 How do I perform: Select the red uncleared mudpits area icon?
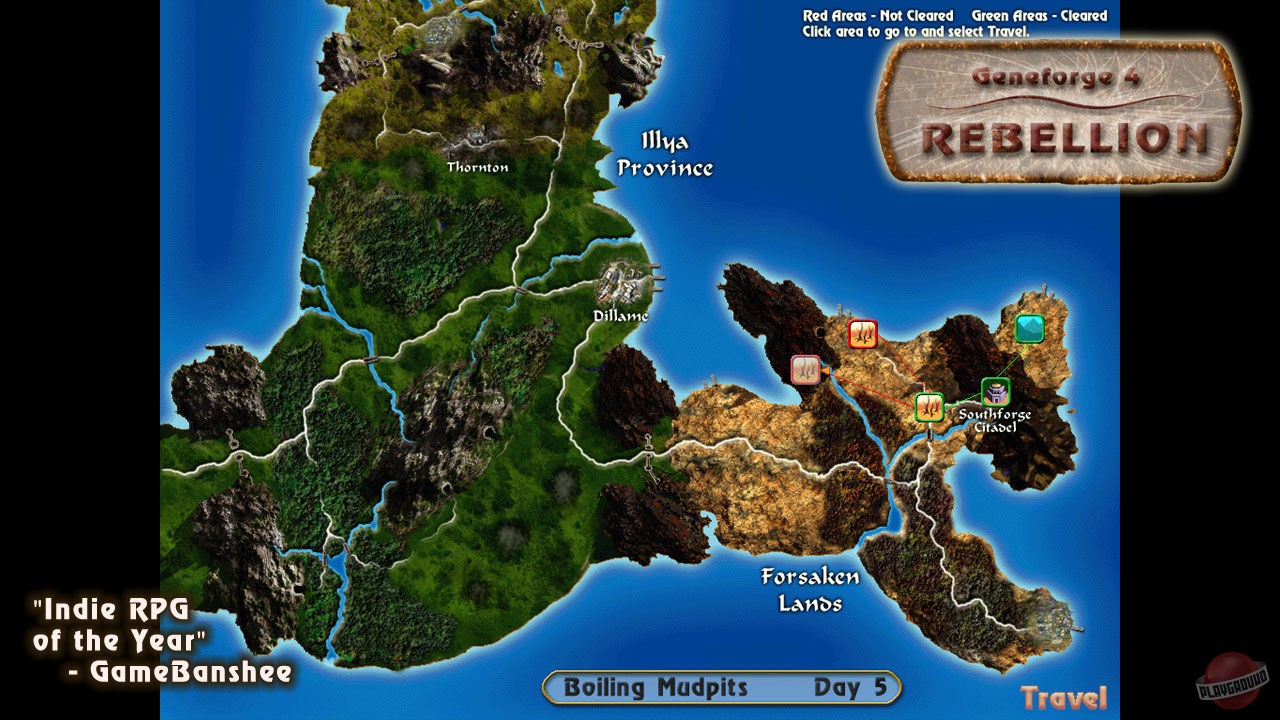click(862, 334)
